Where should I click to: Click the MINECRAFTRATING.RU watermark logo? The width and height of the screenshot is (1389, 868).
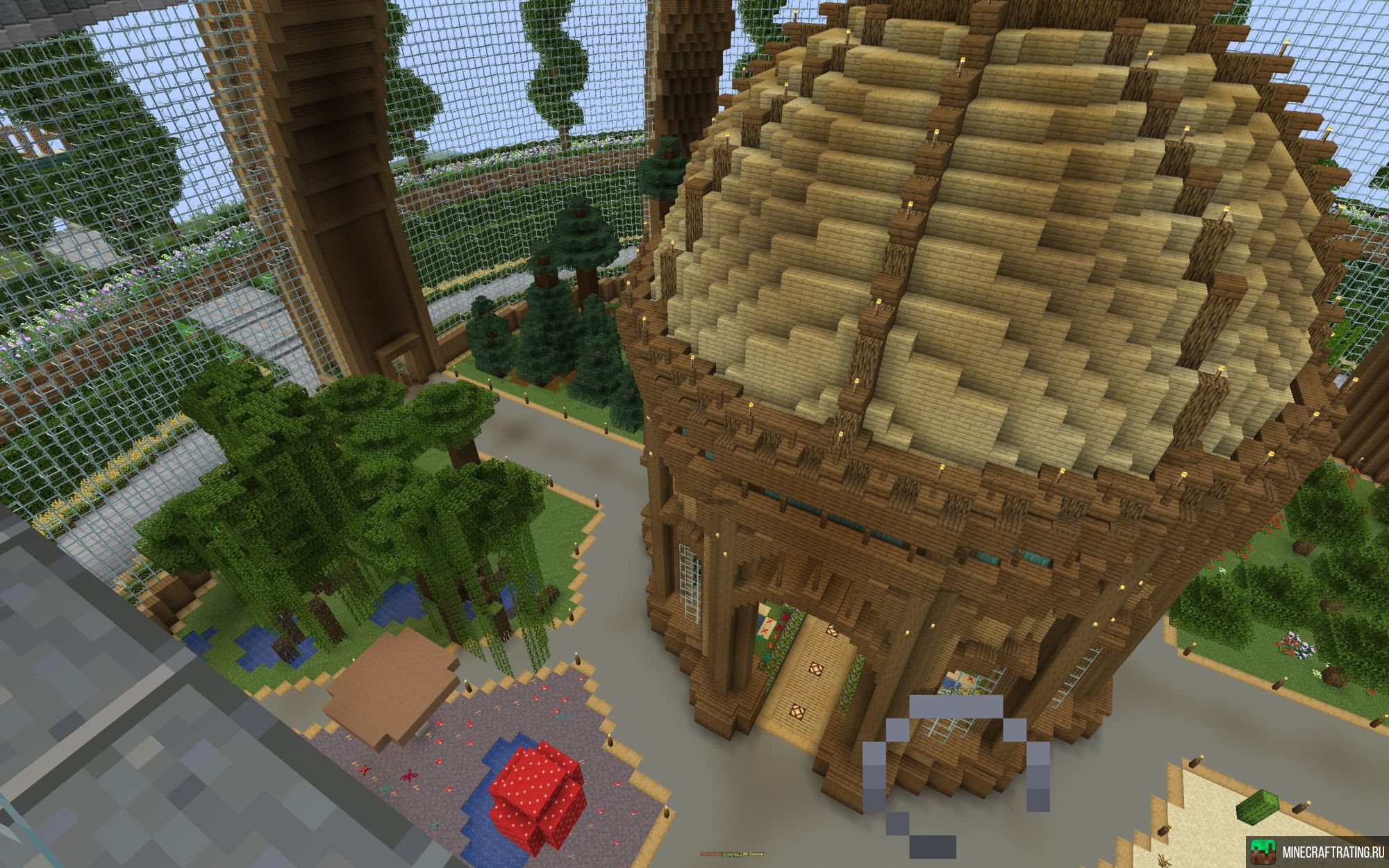[1316, 851]
